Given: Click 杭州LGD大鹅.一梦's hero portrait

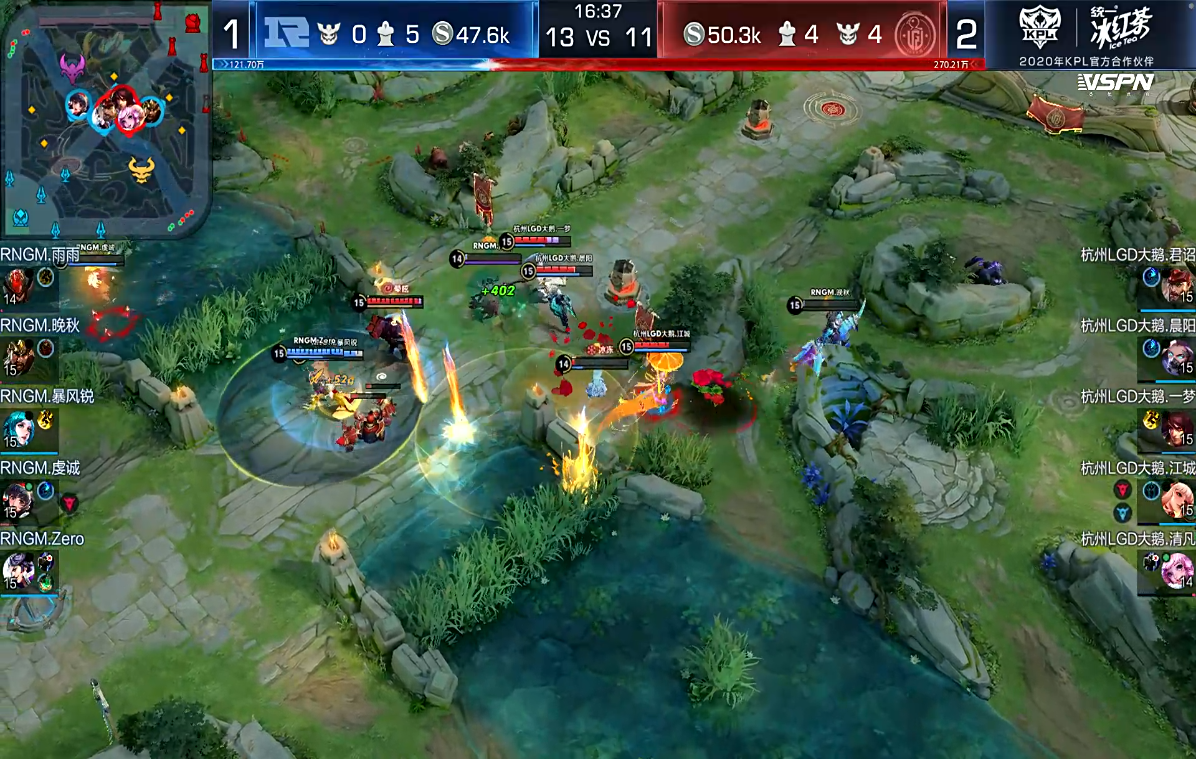Looking at the screenshot, I should coord(1178,428).
